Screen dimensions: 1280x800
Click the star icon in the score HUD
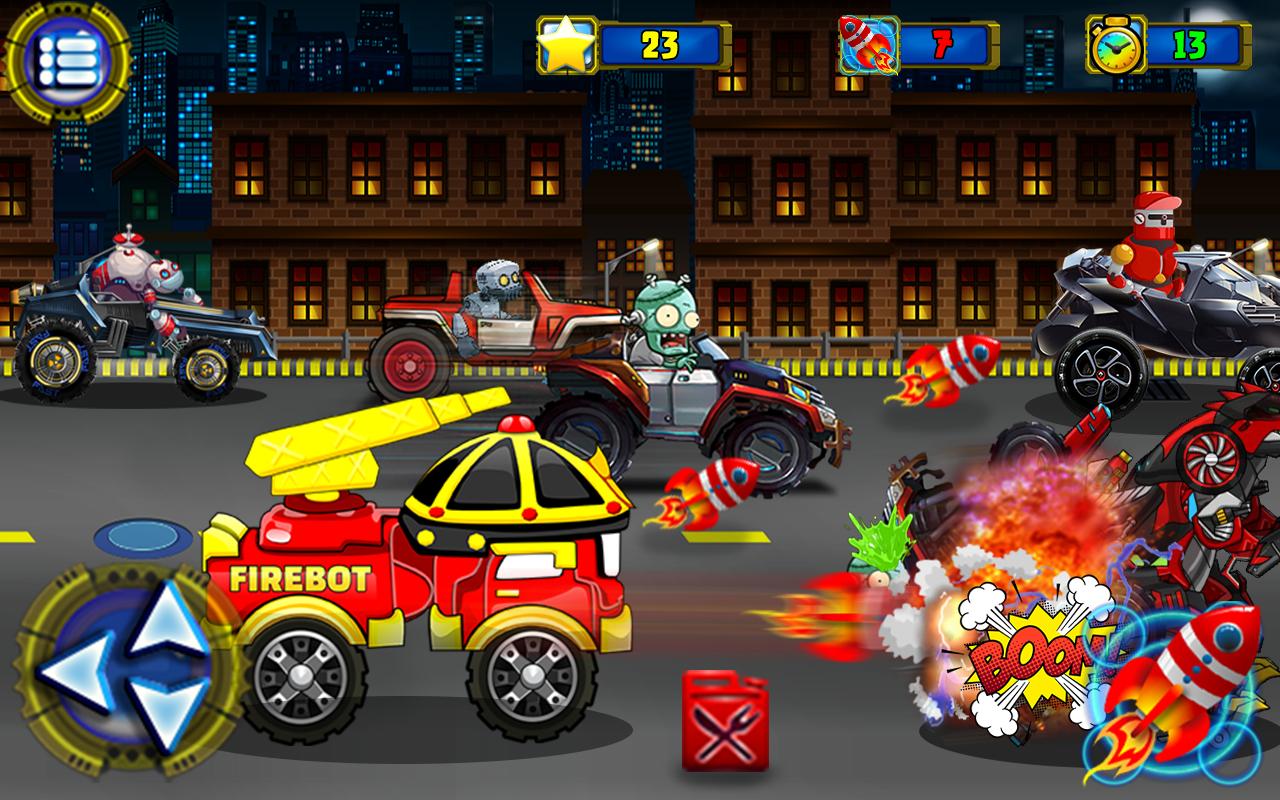(x=567, y=44)
